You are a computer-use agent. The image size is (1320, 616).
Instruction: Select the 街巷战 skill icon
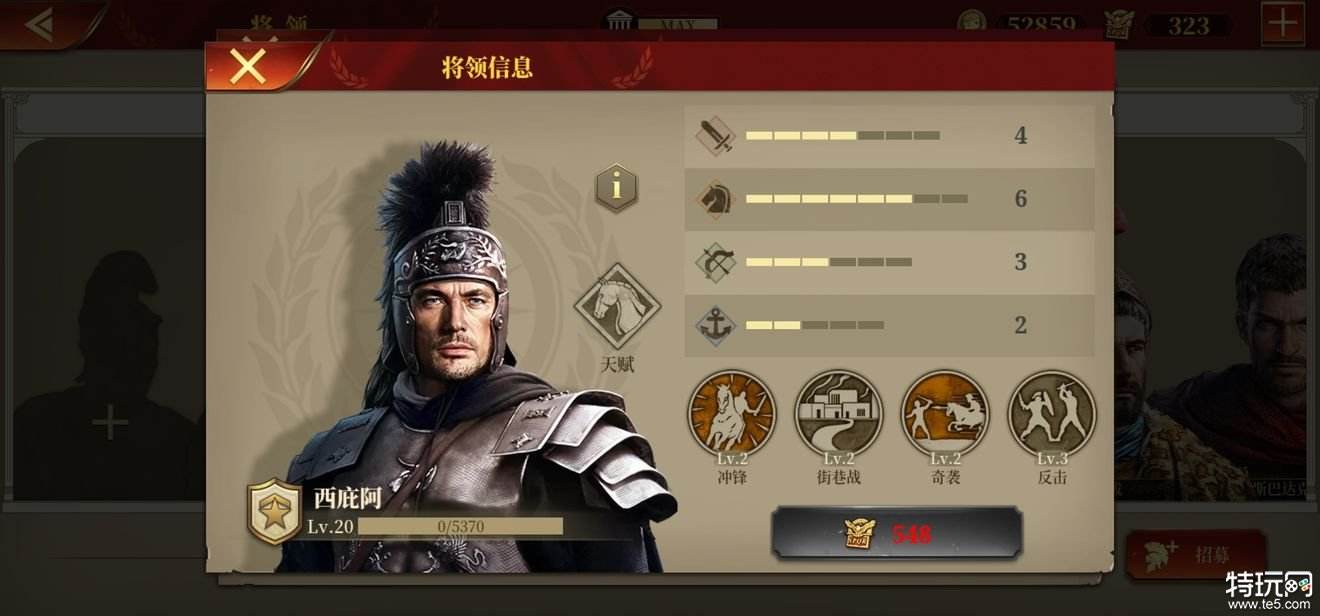coord(838,412)
